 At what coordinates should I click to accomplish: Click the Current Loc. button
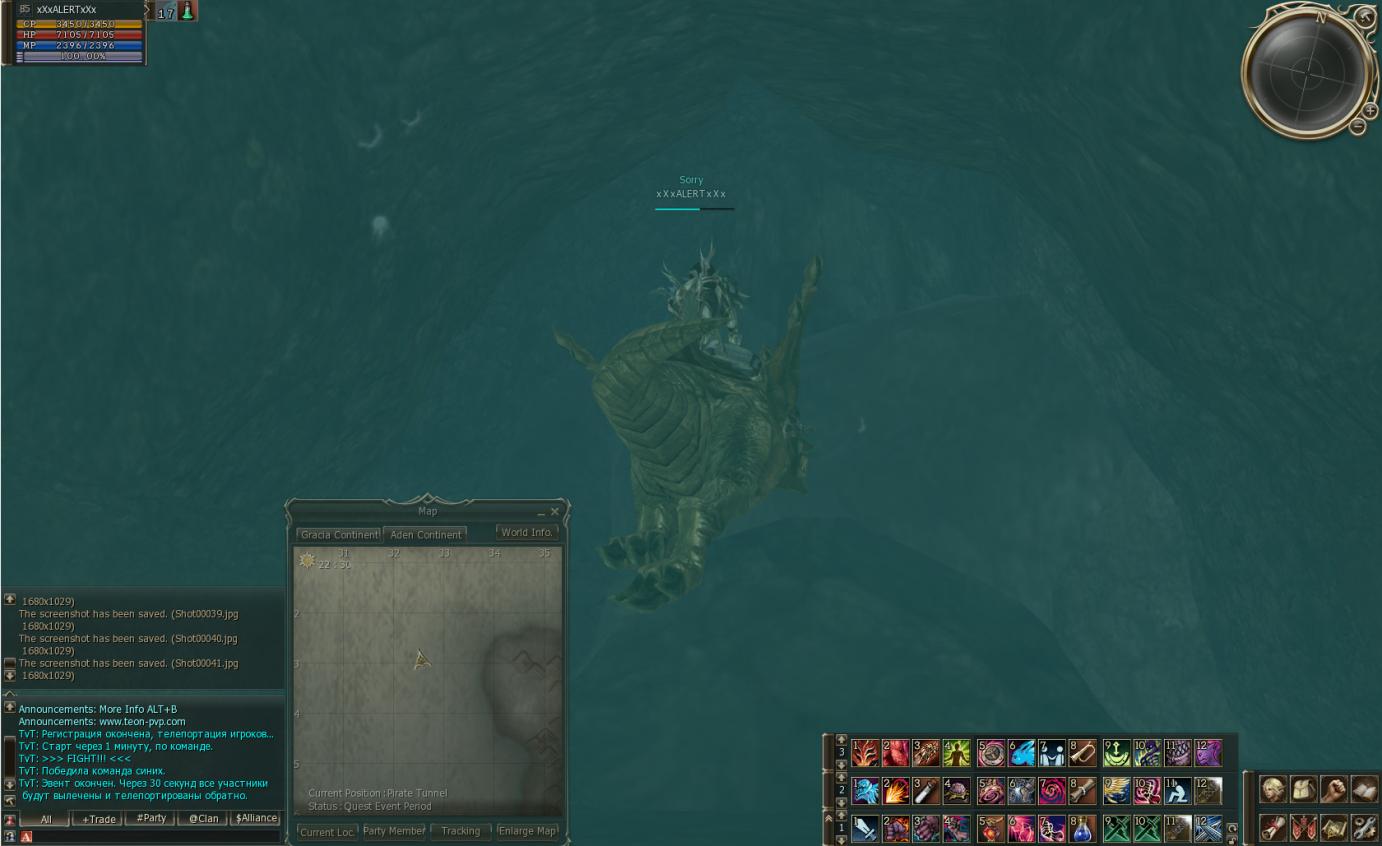tap(327, 832)
